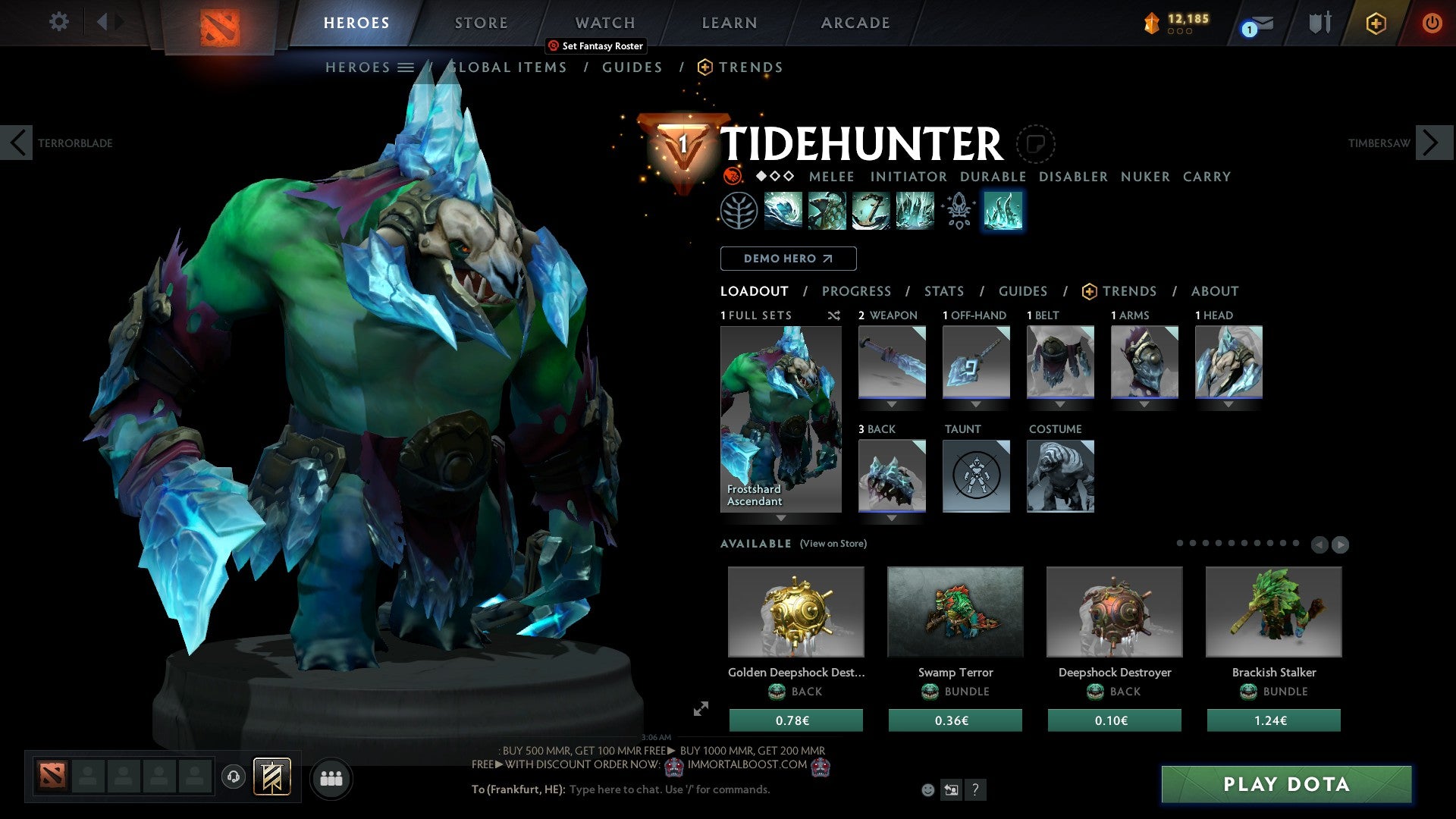This screenshot has height=819, width=1456.
Task: Expand the heroes hamburger list menu
Action: [406, 67]
